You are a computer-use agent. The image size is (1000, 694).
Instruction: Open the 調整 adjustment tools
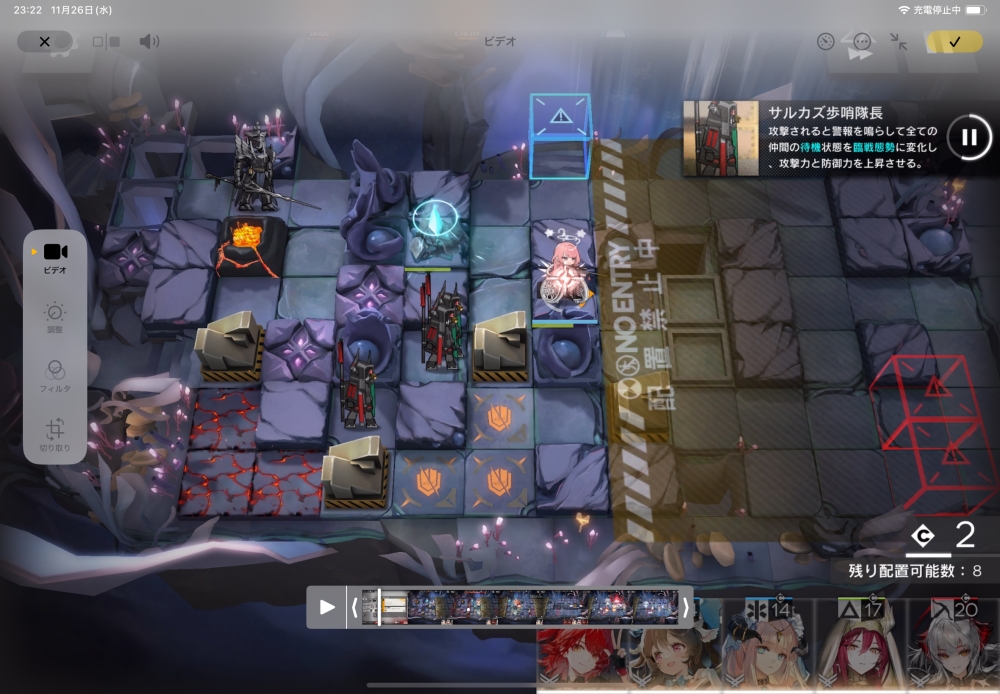[x=55, y=318]
